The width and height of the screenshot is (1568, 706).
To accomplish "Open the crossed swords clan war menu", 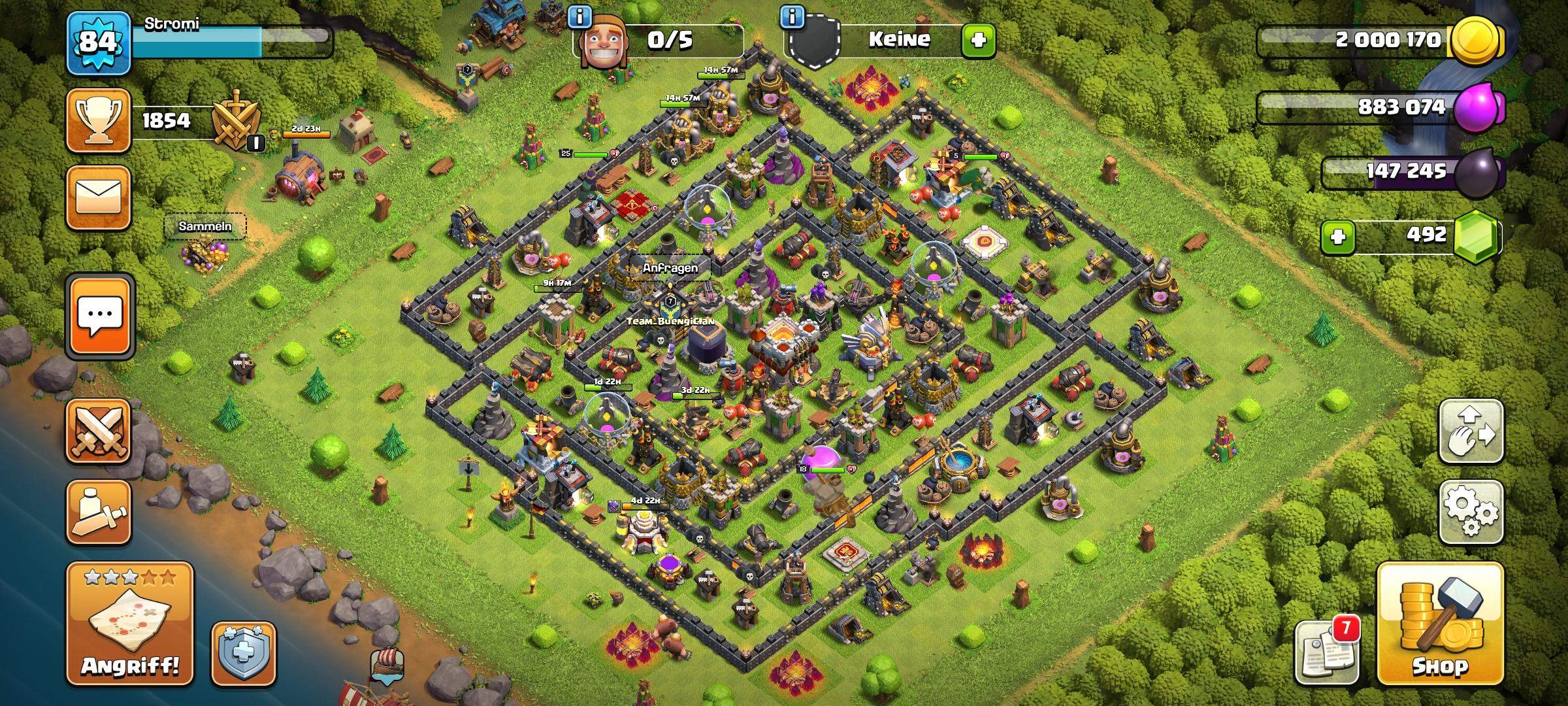I will [x=98, y=431].
